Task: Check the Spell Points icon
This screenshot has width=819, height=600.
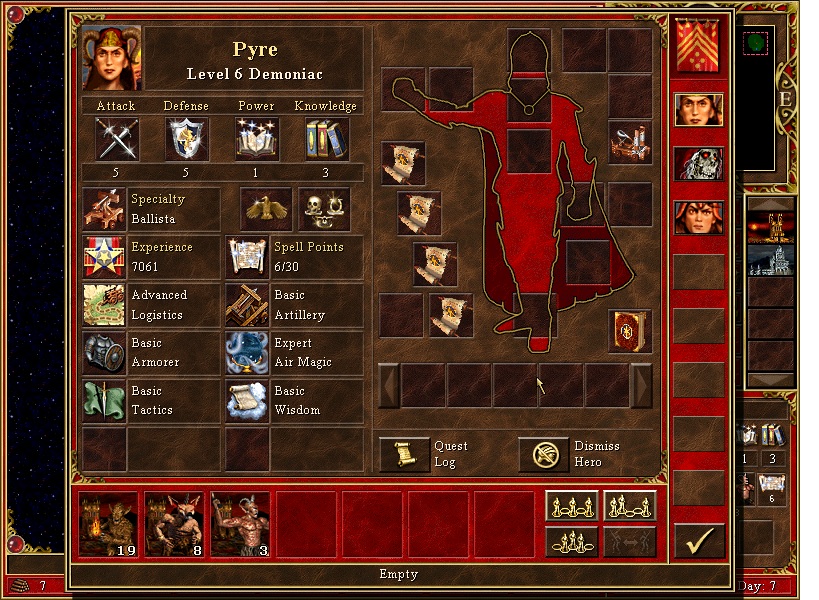Action: pyautogui.click(x=247, y=257)
